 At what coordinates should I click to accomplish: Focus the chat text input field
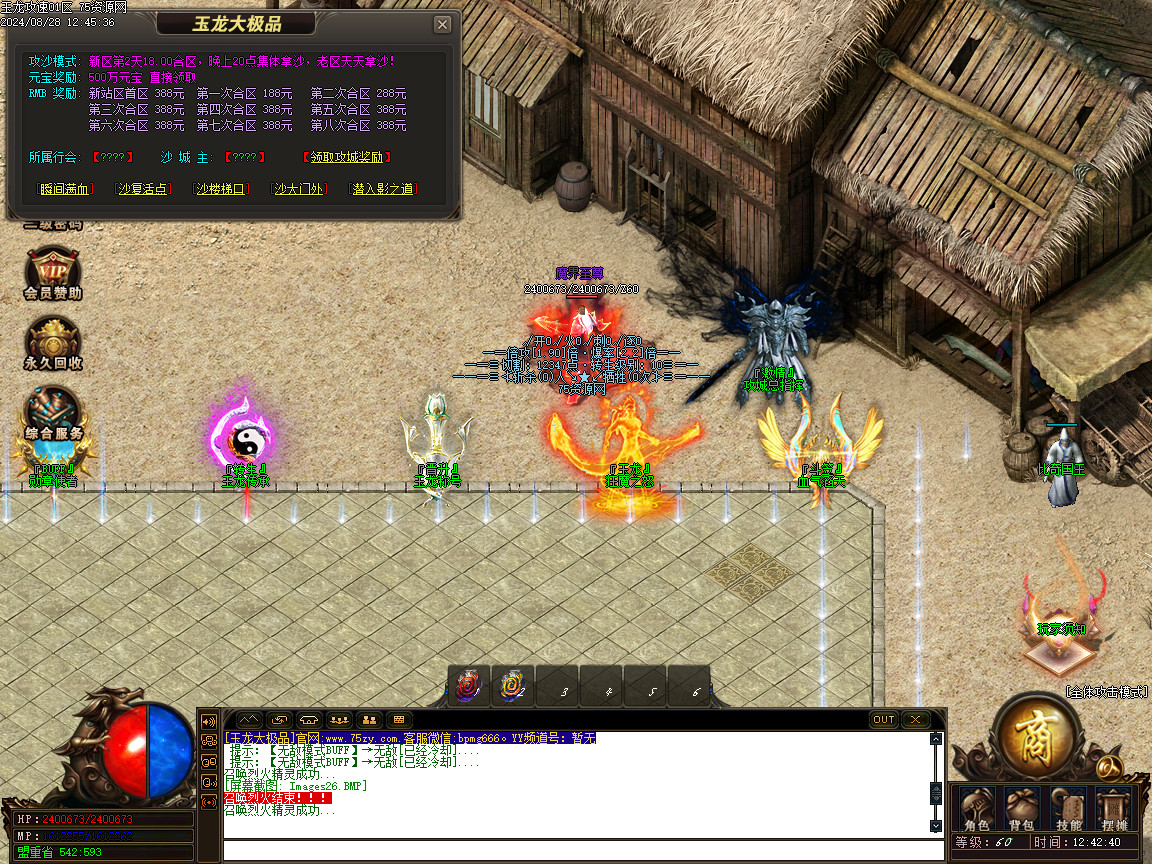(580, 850)
